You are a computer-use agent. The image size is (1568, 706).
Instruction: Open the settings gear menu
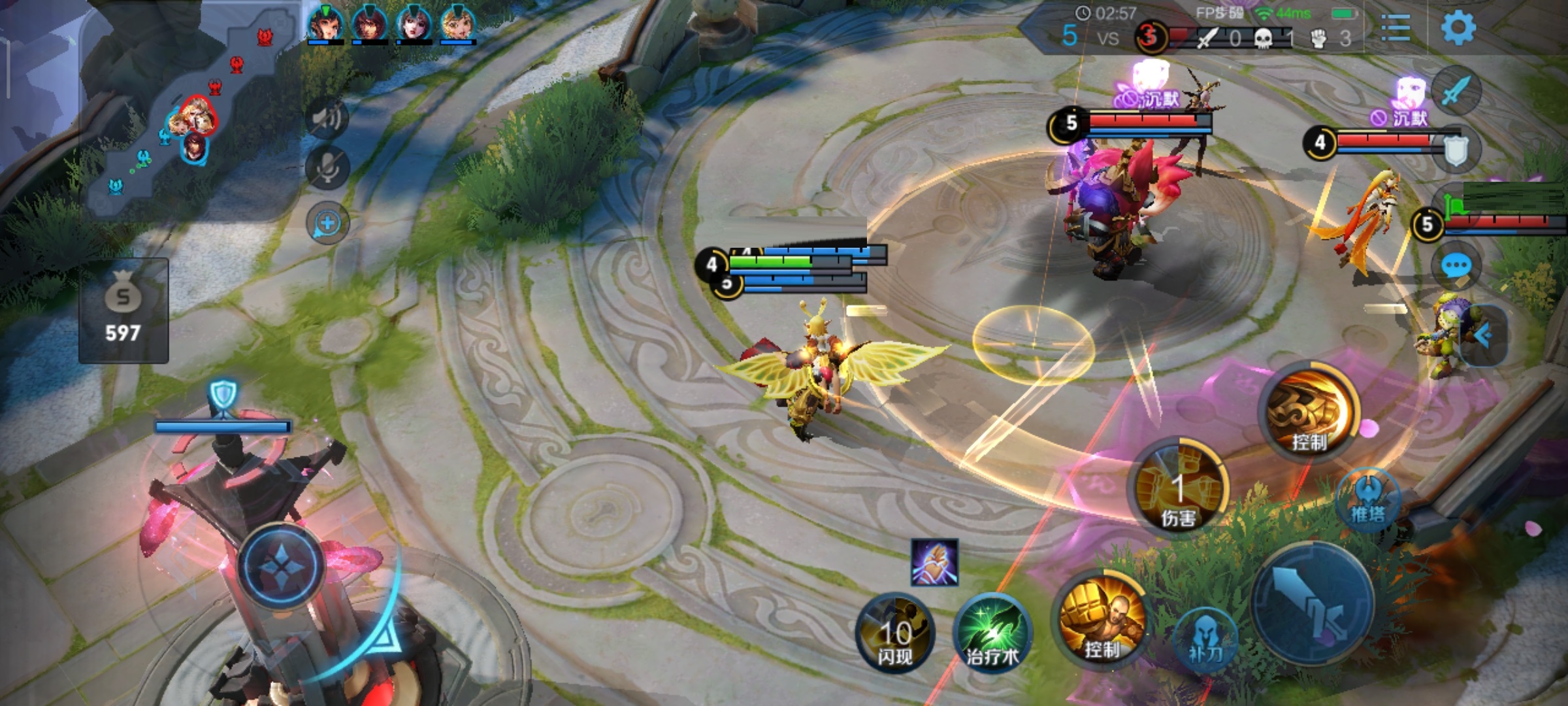(x=1458, y=27)
